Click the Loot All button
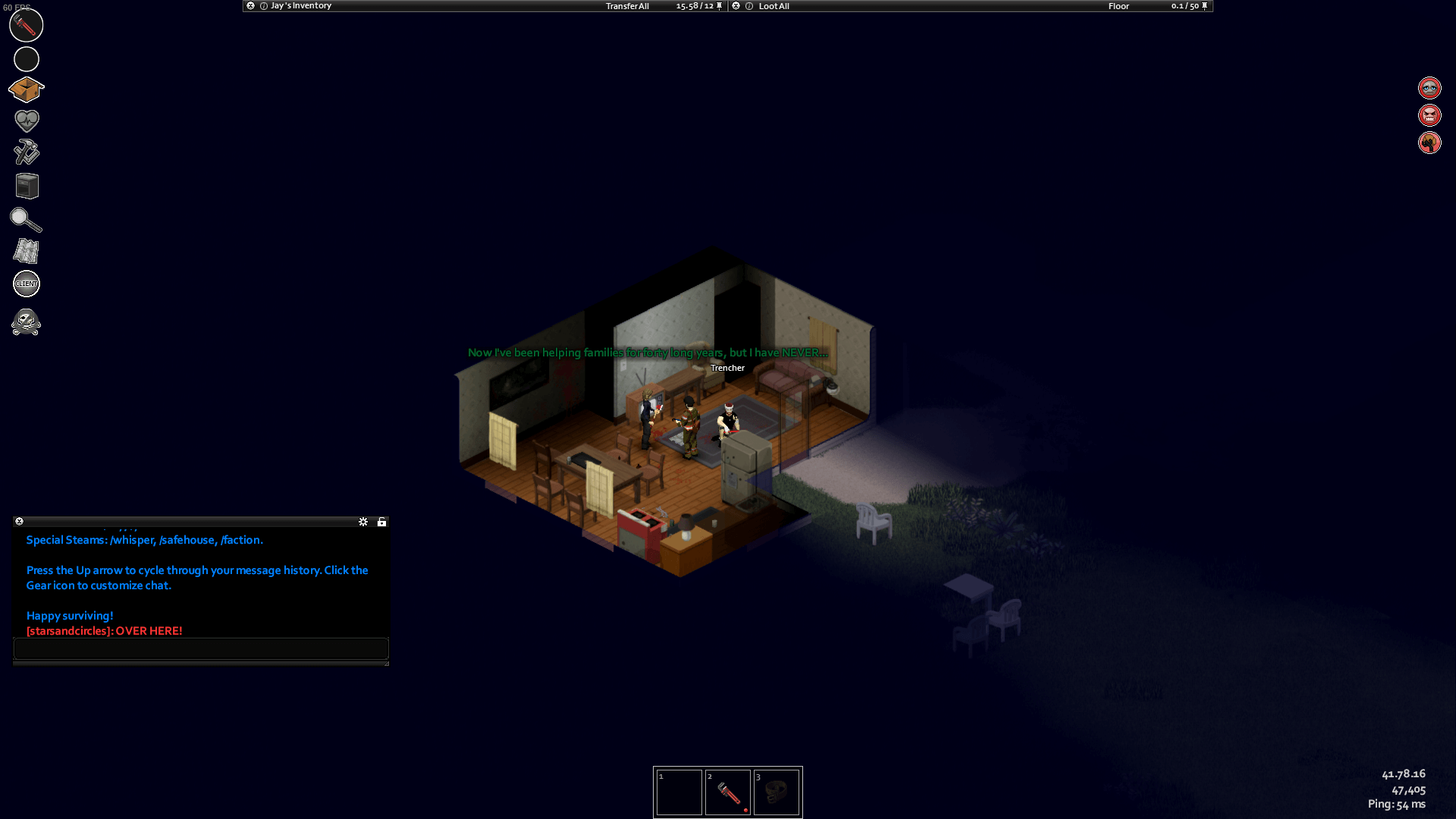The image size is (1456, 819). 773,6
